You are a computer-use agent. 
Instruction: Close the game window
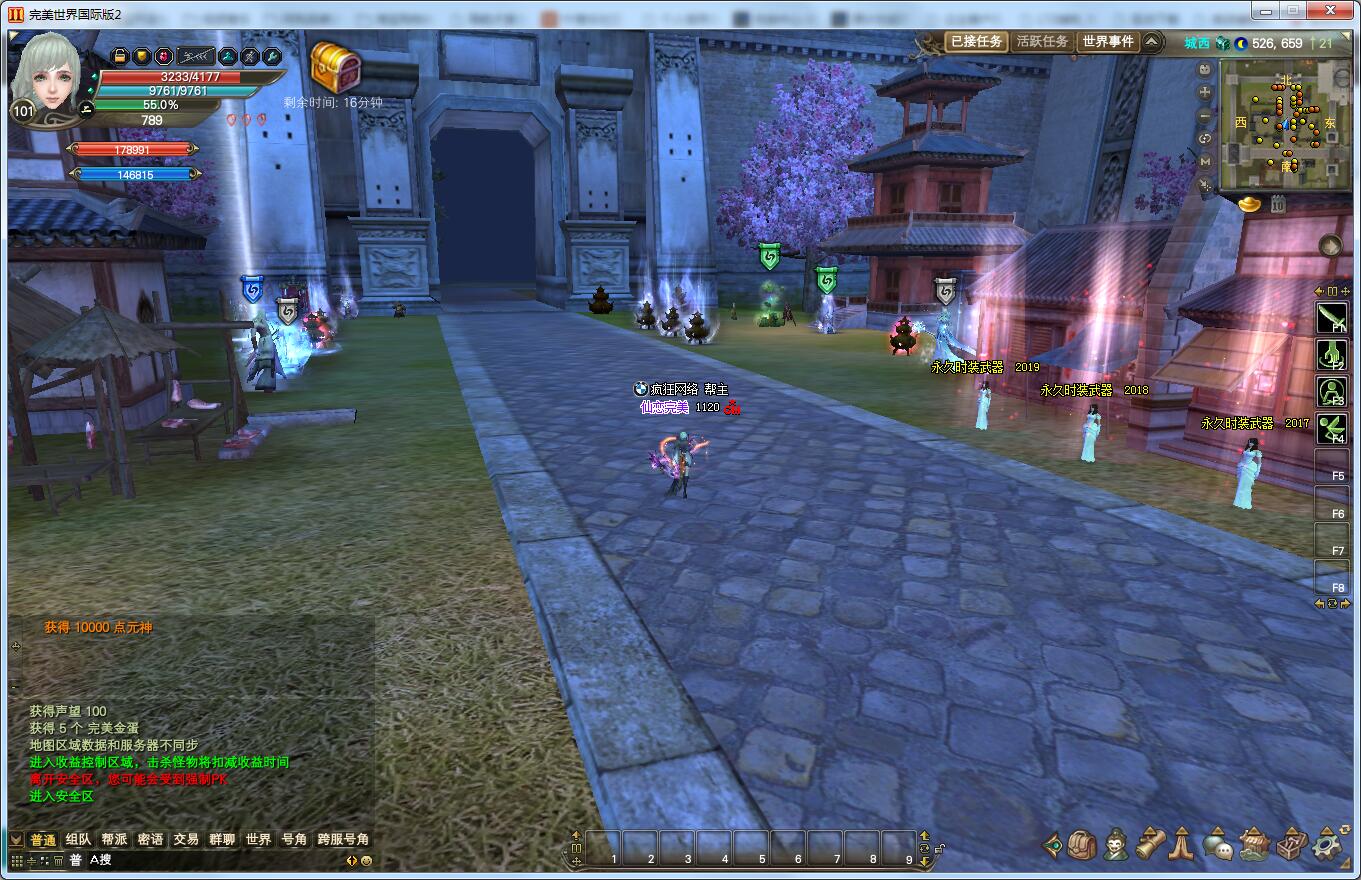pyautogui.click(x=1329, y=10)
